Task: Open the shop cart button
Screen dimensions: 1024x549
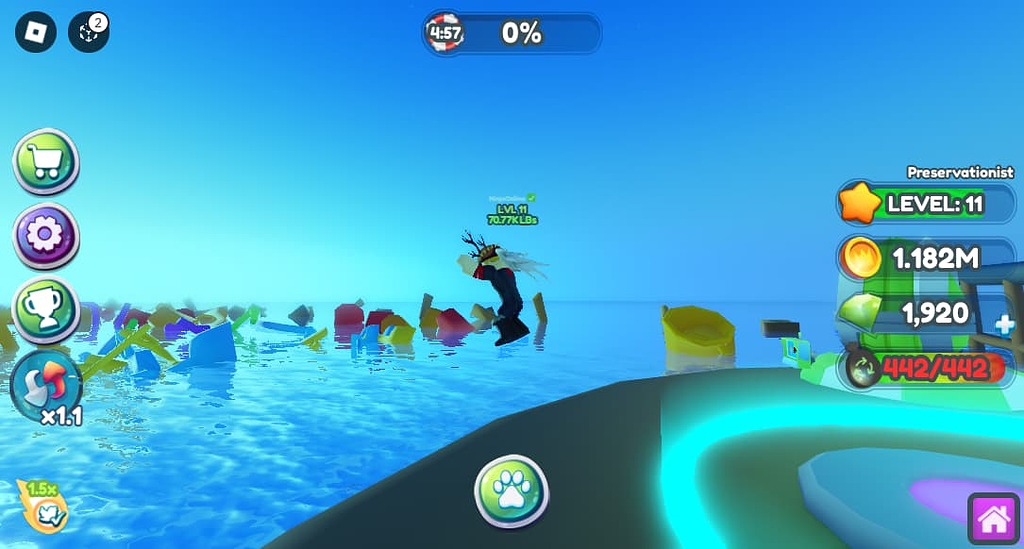Action: coord(46,162)
